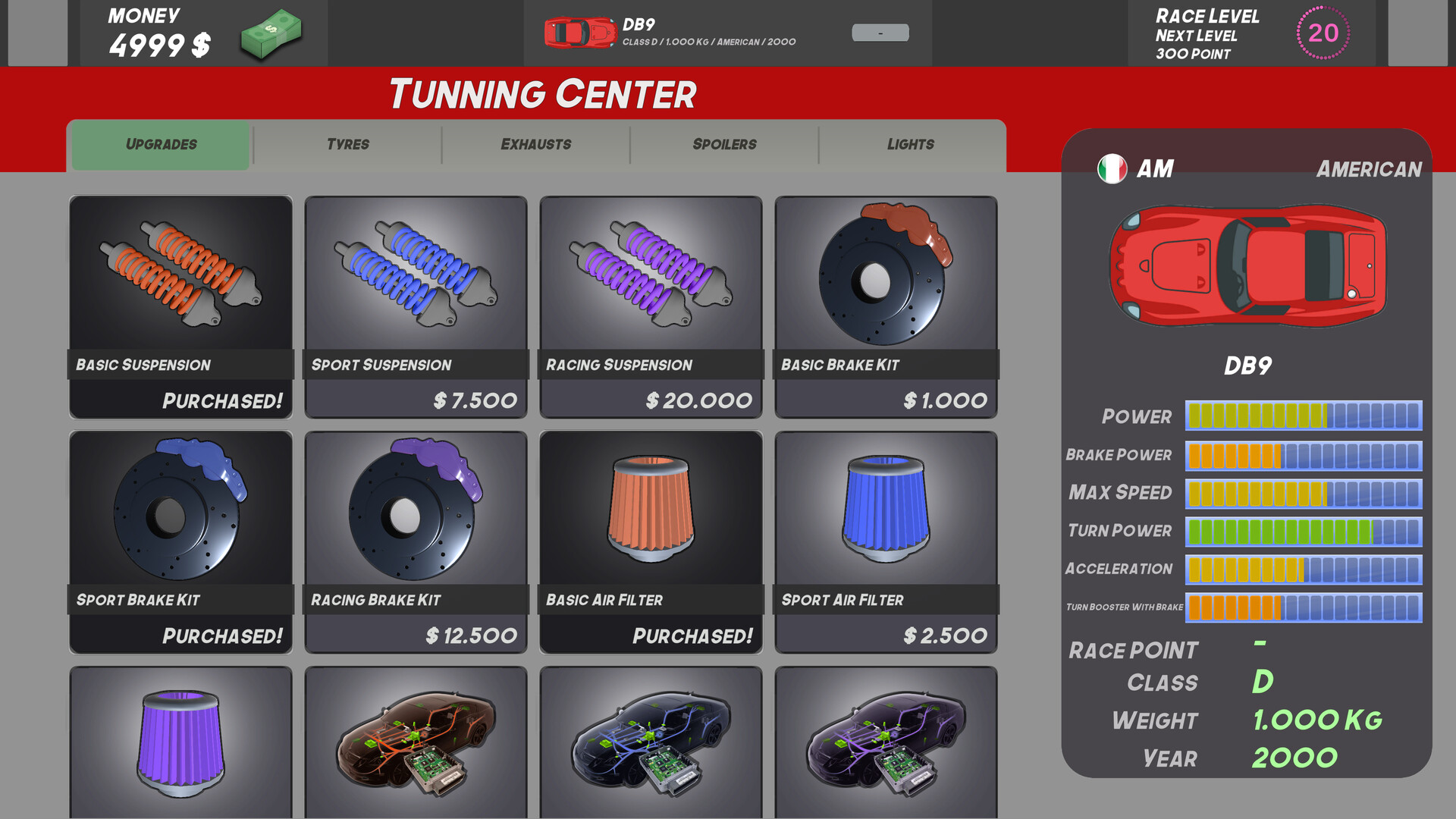The width and height of the screenshot is (1456, 819).
Task: Switch to the Spoilers tab
Action: [x=723, y=144]
